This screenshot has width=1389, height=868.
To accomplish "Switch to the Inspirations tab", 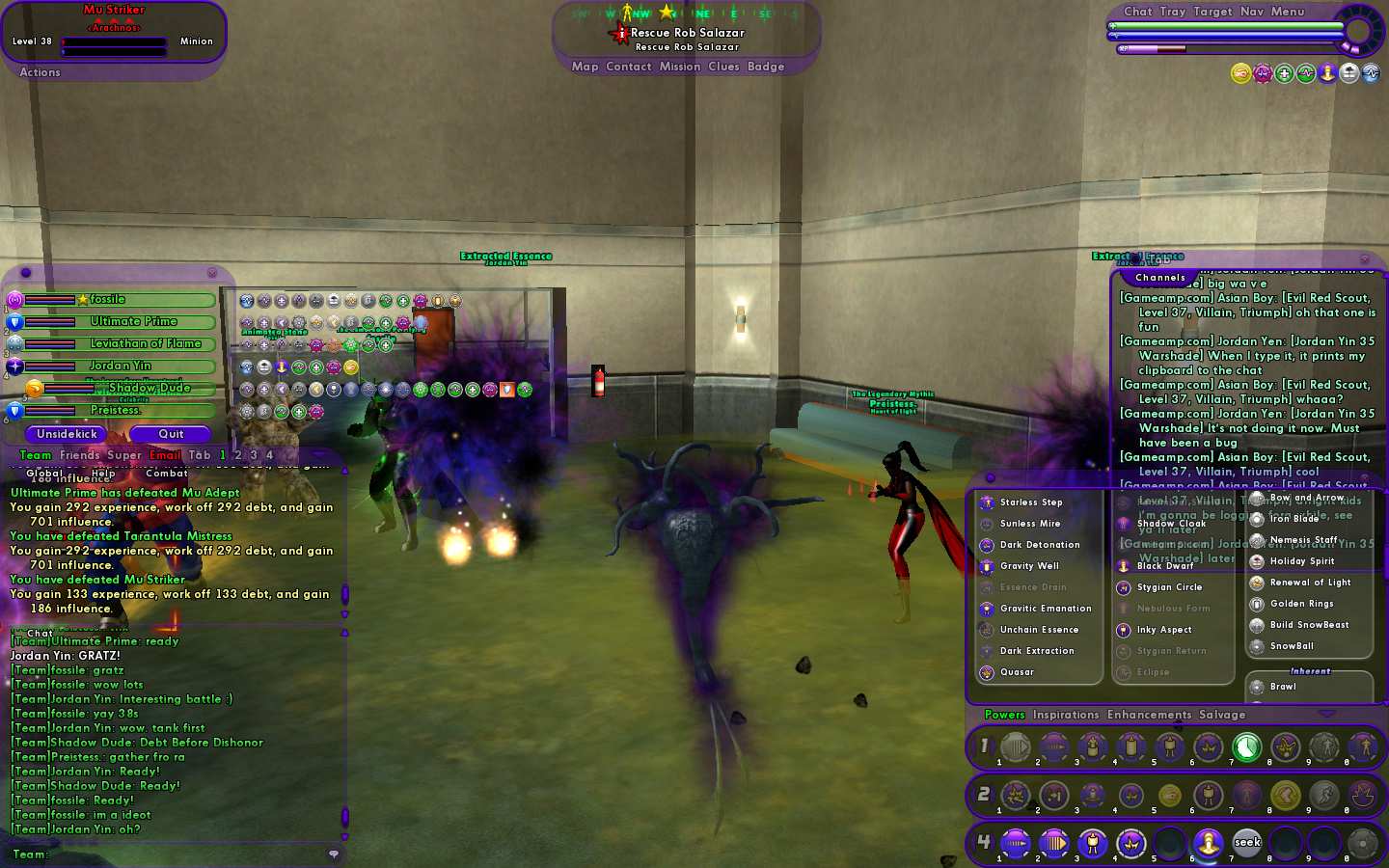I will [1066, 715].
